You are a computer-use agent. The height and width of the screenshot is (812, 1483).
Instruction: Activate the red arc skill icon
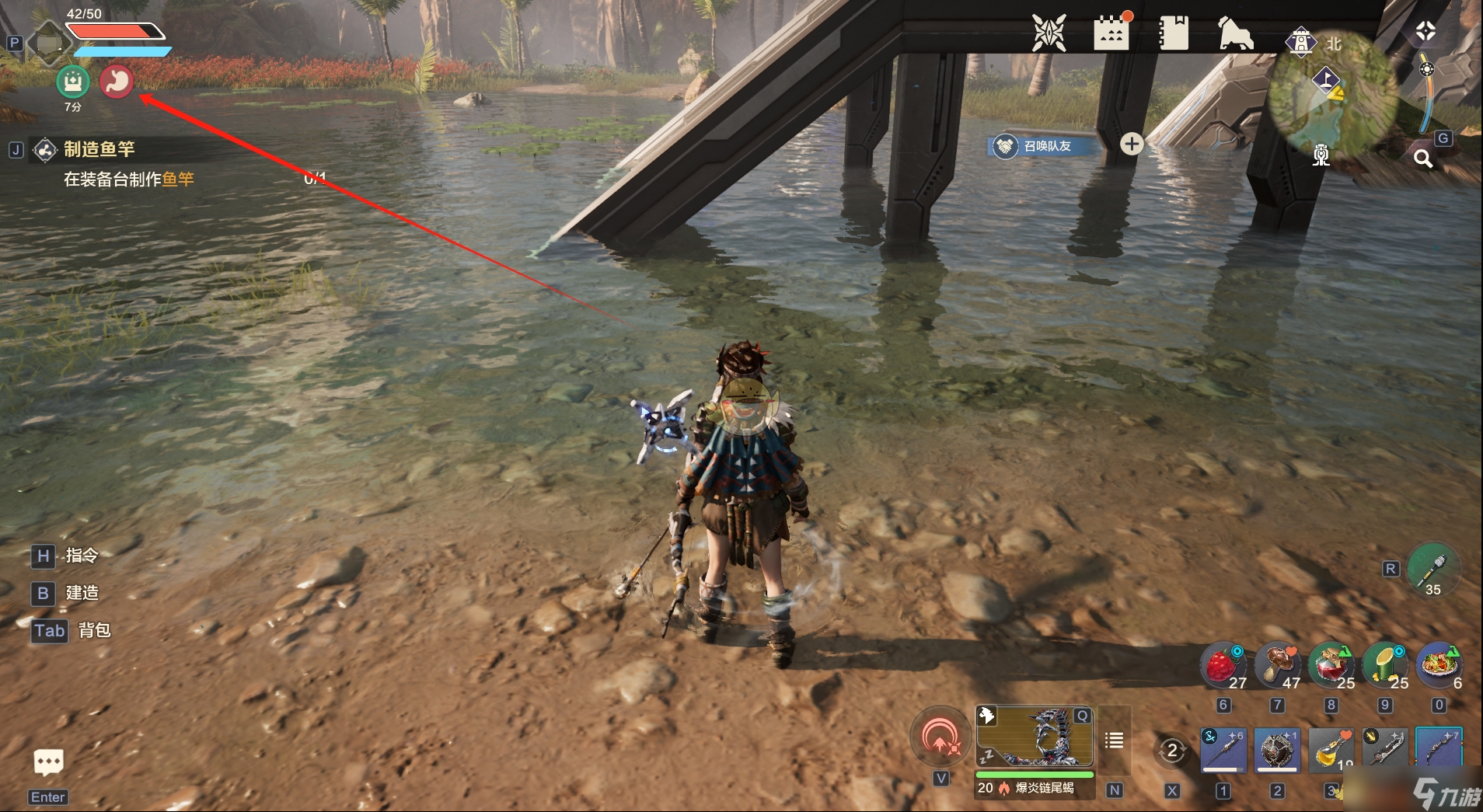click(x=940, y=735)
